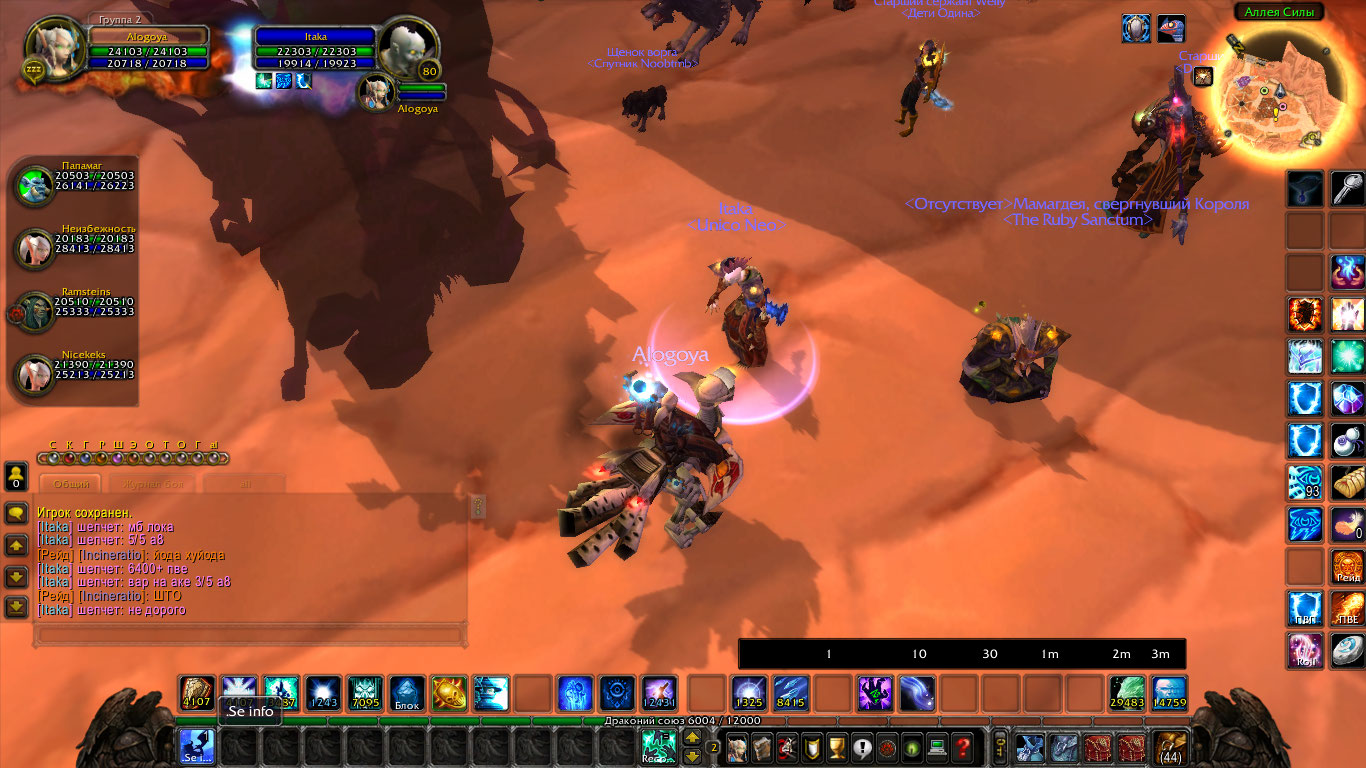Open the main backpack with 44 slots
This screenshot has width=1366, height=768.
point(1170,747)
